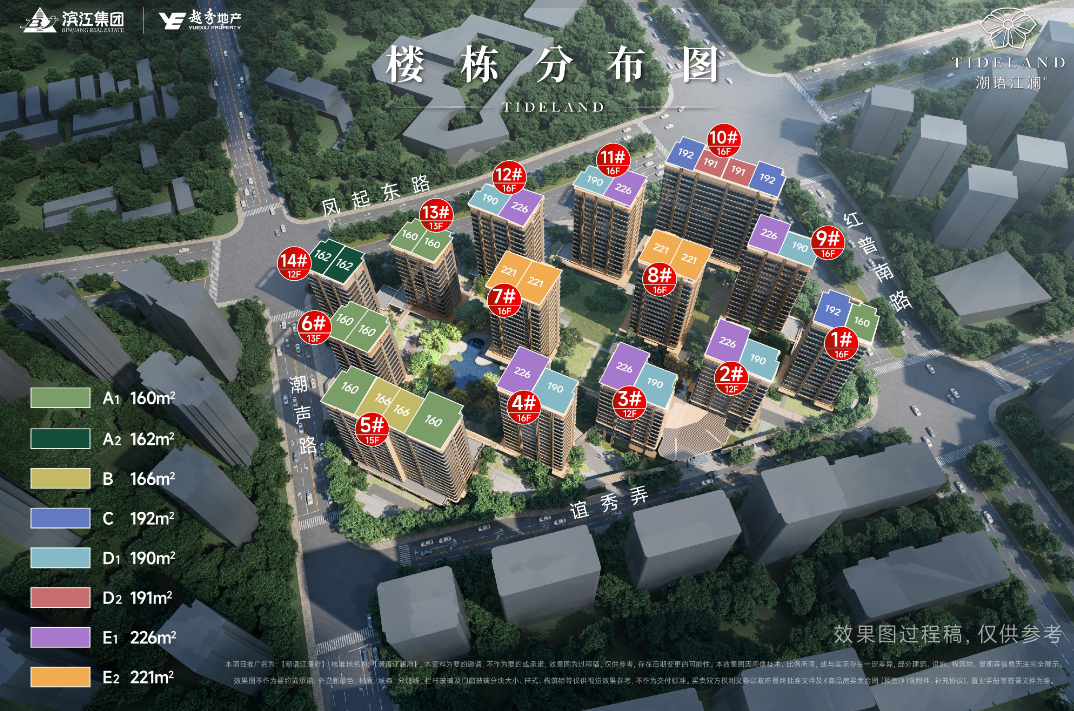Select the 7# building marker
The height and width of the screenshot is (711, 1074).
coord(503,299)
